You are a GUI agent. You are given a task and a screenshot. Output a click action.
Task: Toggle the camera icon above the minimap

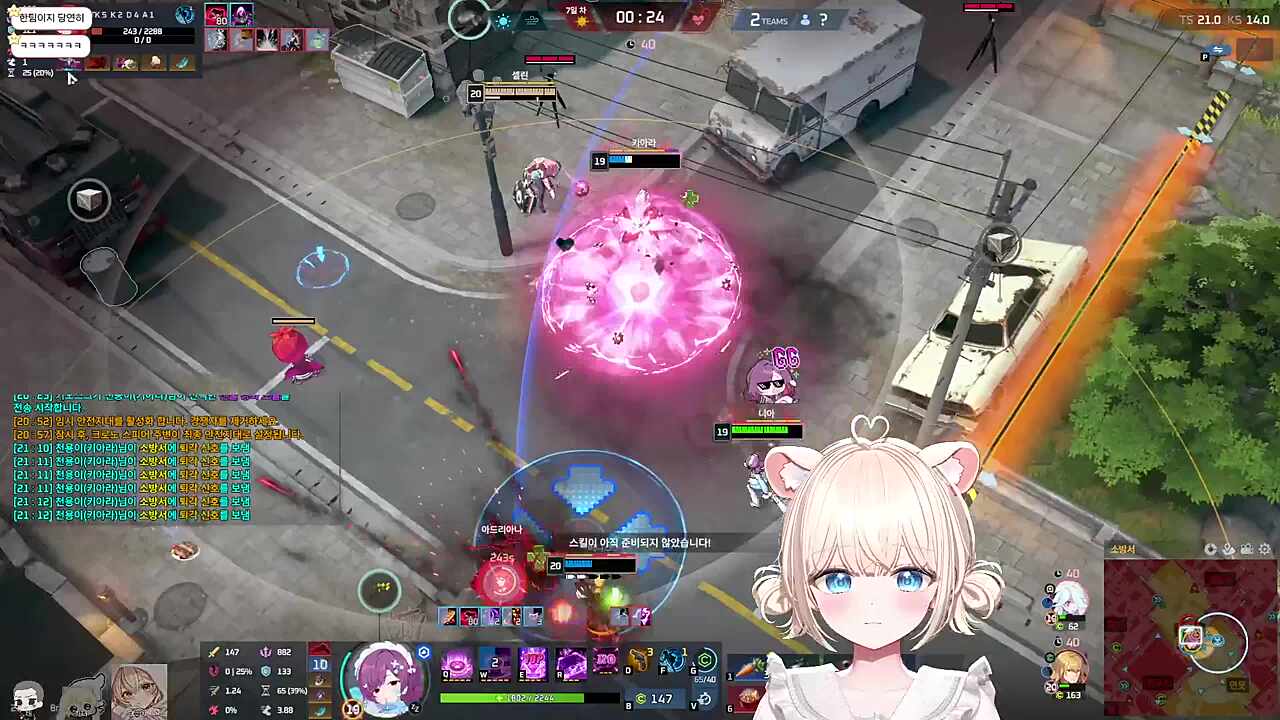[x=1246, y=549]
